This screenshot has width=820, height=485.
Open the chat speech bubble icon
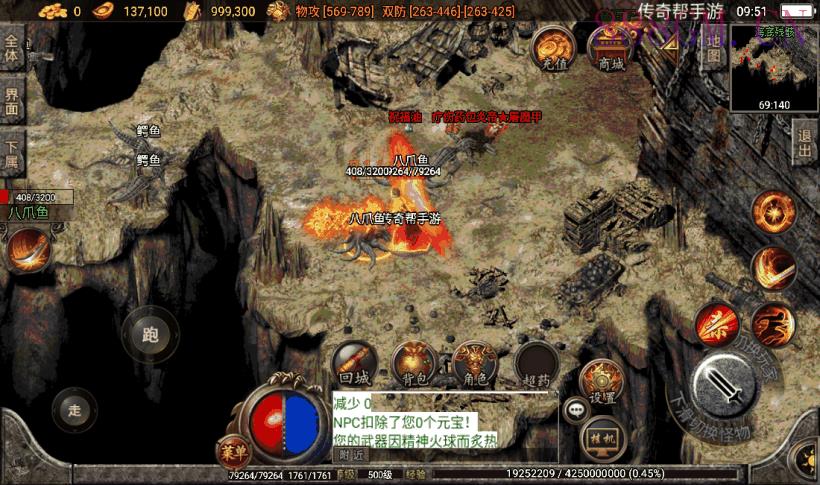pos(576,408)
